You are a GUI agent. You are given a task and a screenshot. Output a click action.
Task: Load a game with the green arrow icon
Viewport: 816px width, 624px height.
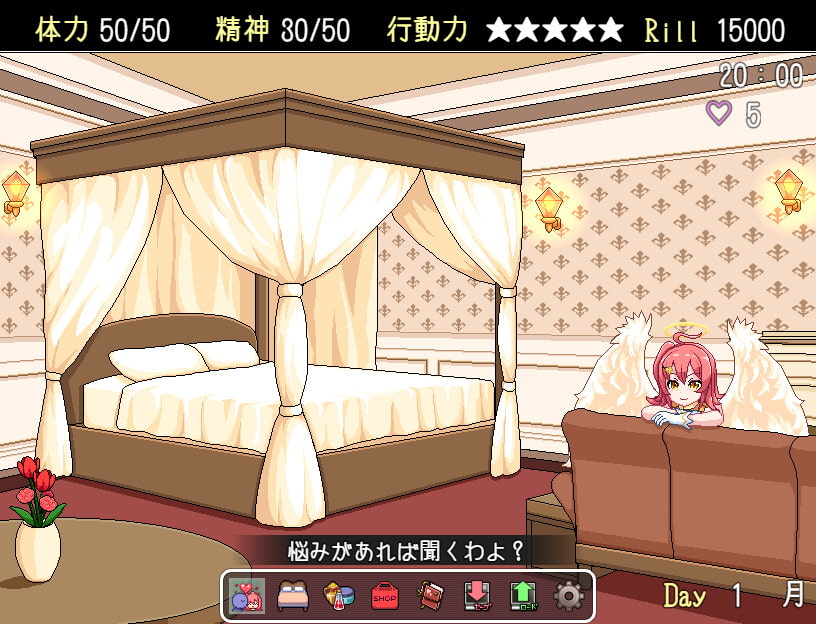click(523, 595)
